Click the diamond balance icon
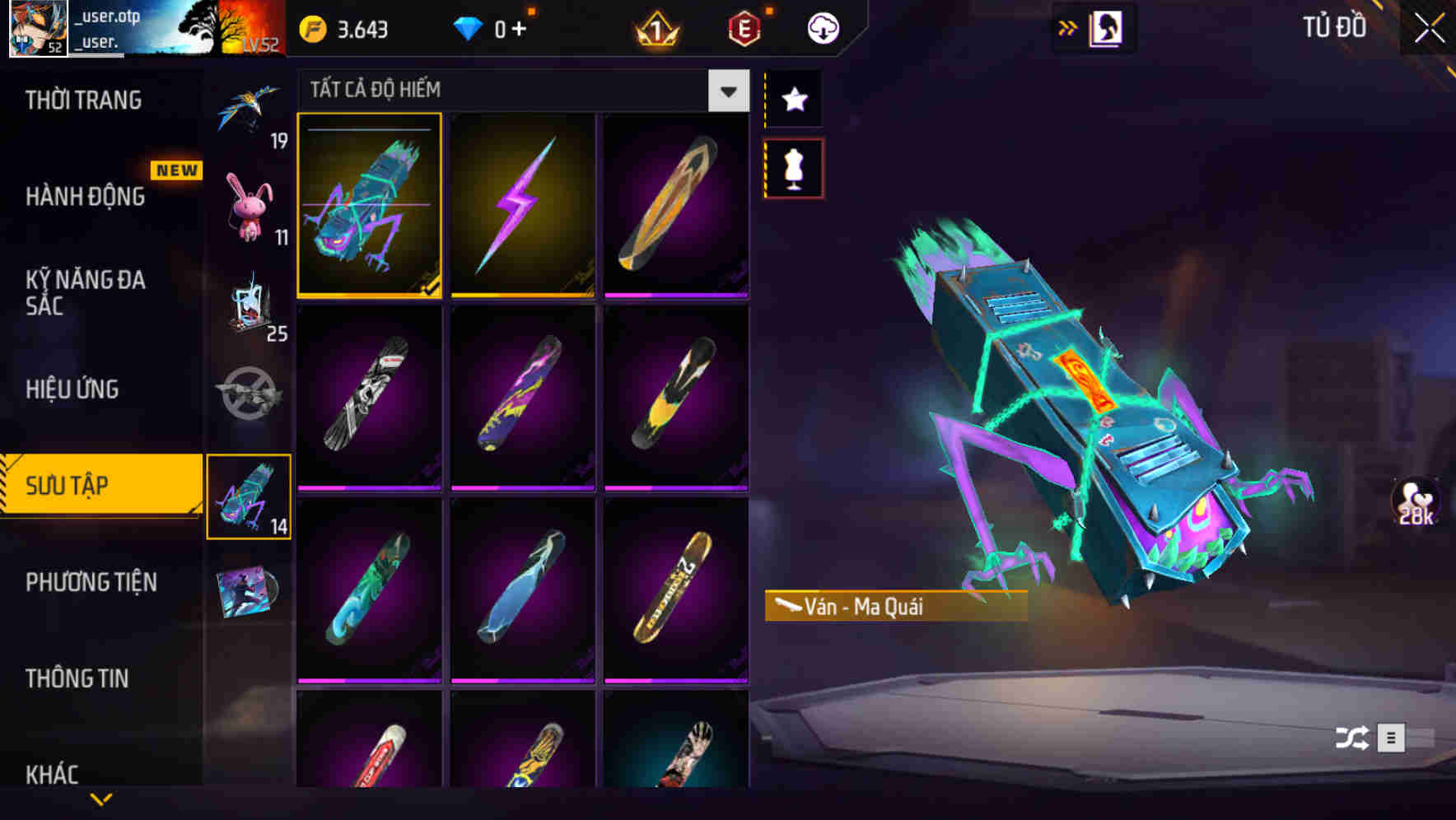Screen dimensions: 1456x820 click(x=469, y=27)
